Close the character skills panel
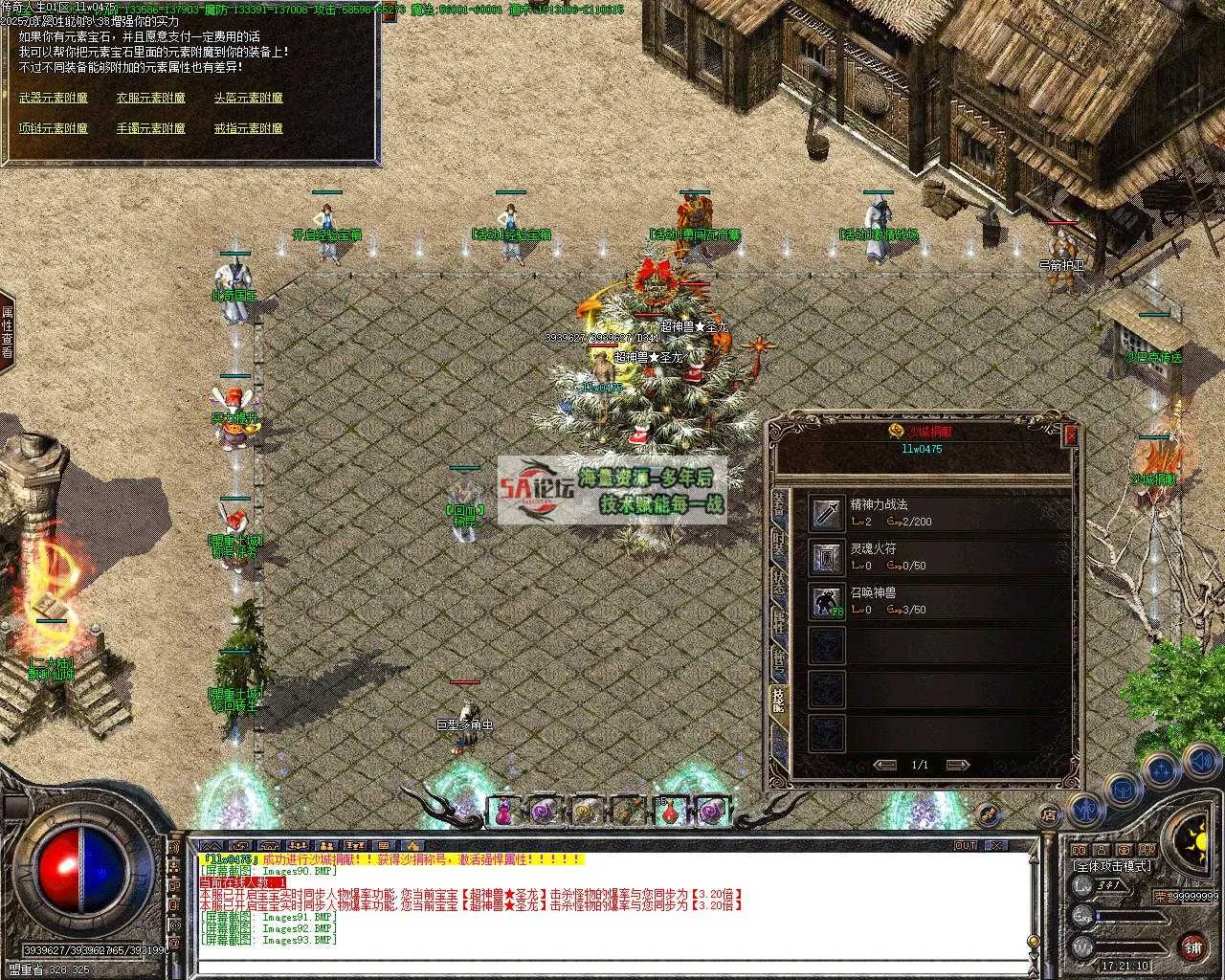1225x980 pixels. click(x=1070, y=433)
